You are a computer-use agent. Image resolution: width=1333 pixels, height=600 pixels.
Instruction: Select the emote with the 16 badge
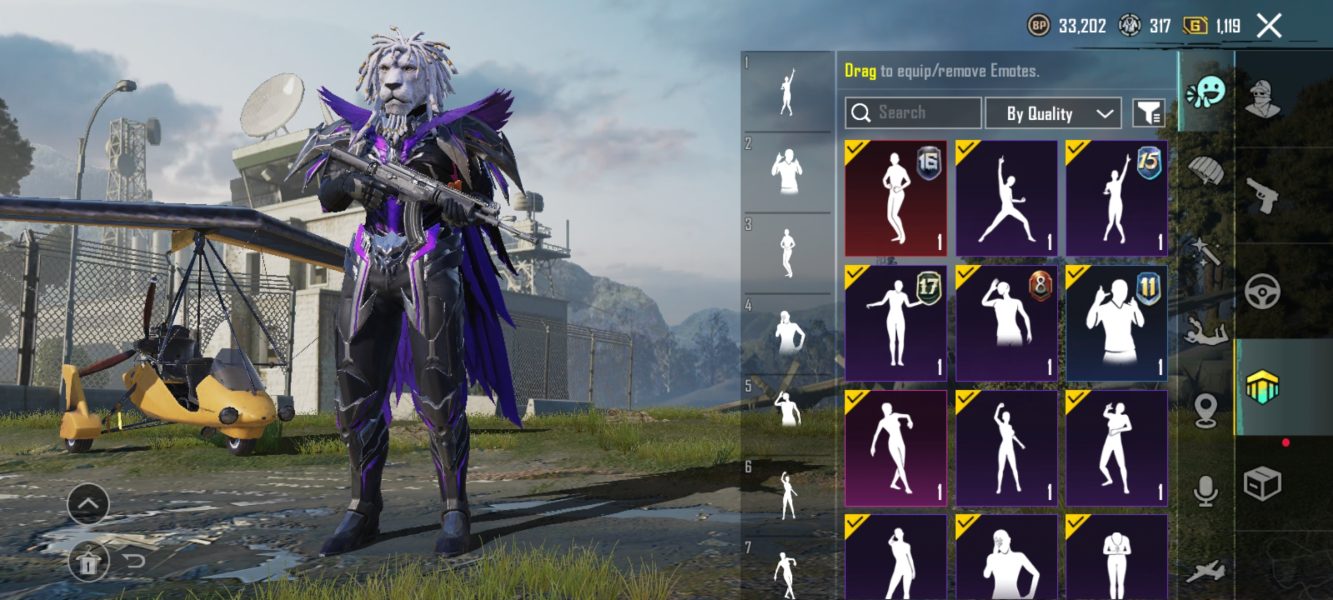(895, 198)
